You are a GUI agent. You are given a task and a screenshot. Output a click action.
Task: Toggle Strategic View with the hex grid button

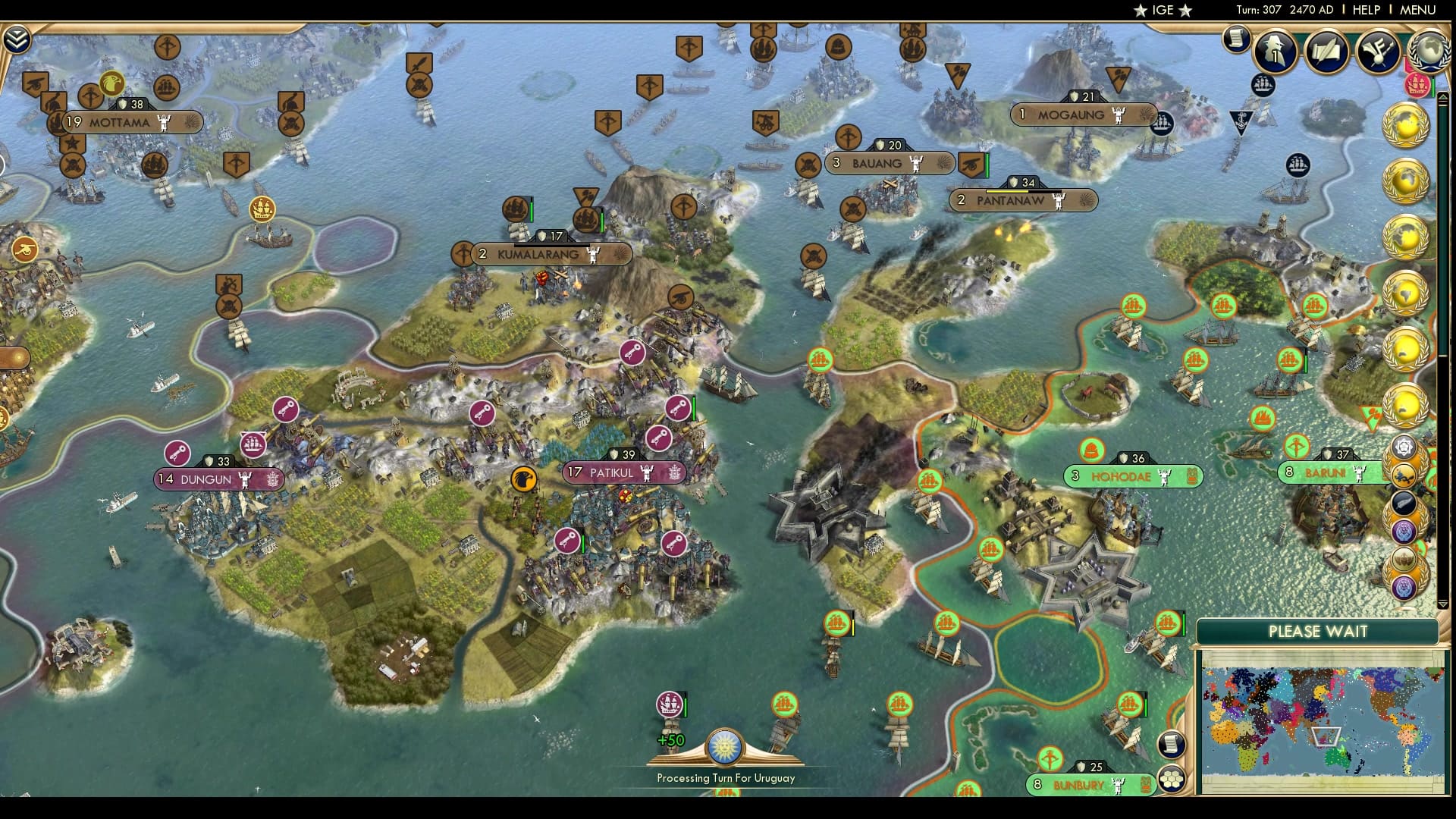(1171, 779)
